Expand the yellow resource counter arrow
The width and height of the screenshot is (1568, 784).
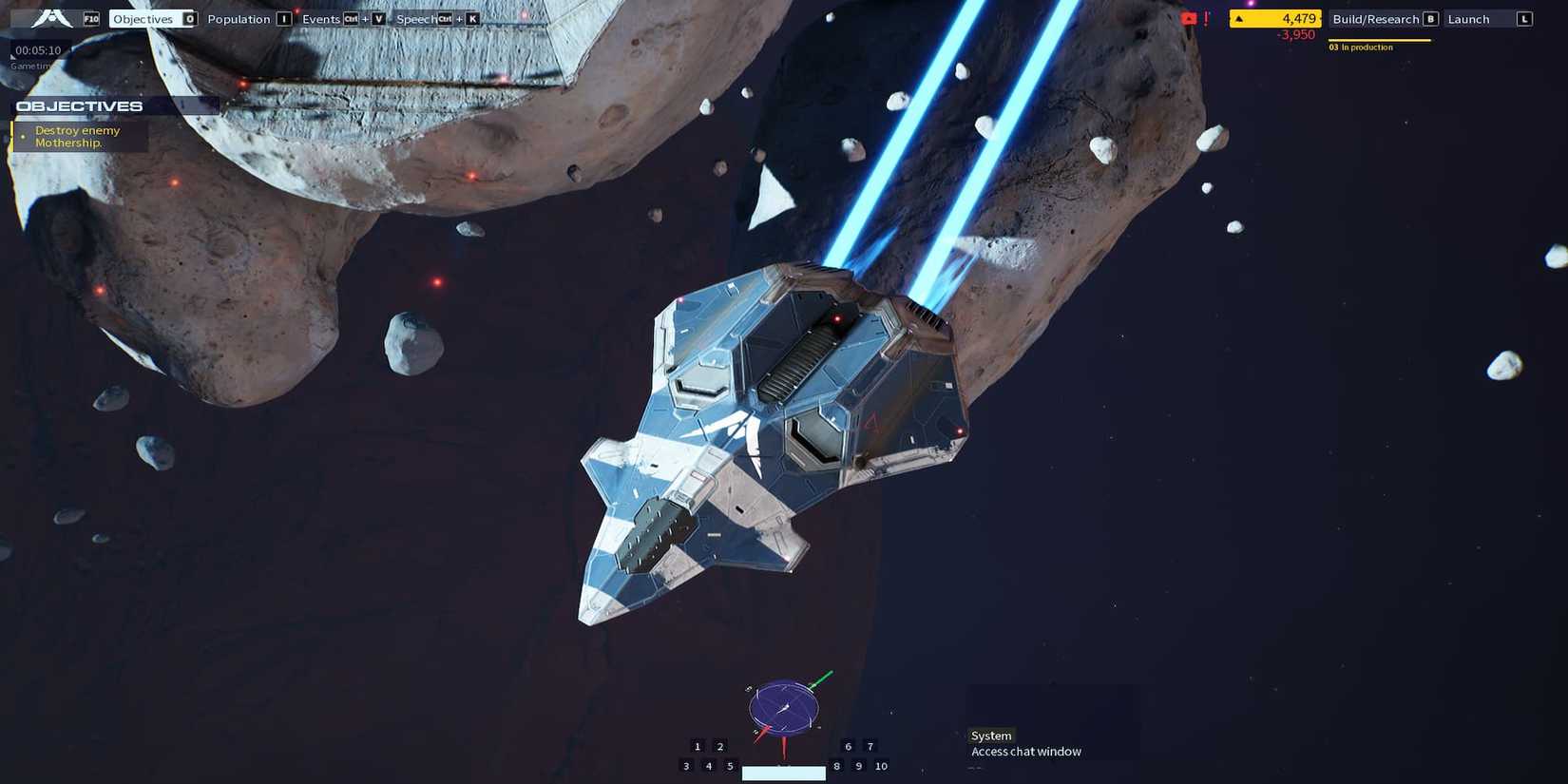point(1240,18)
